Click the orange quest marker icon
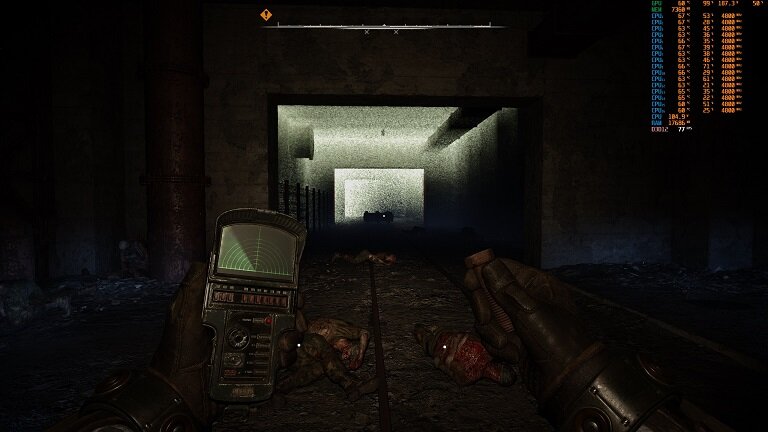Viewport: 768px width, 432px height. tap(266, 15)
